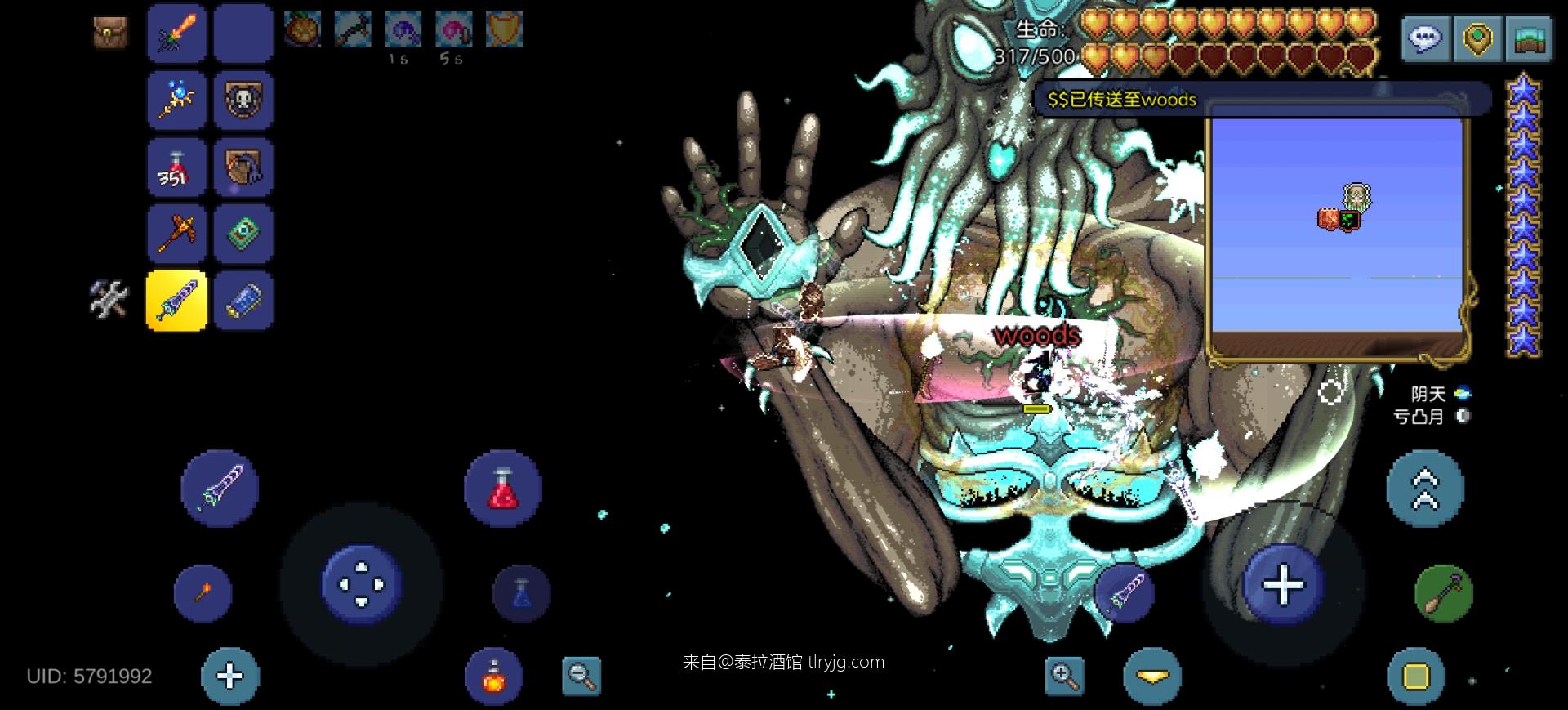Zoom in with the plus magnifier

1064,676
